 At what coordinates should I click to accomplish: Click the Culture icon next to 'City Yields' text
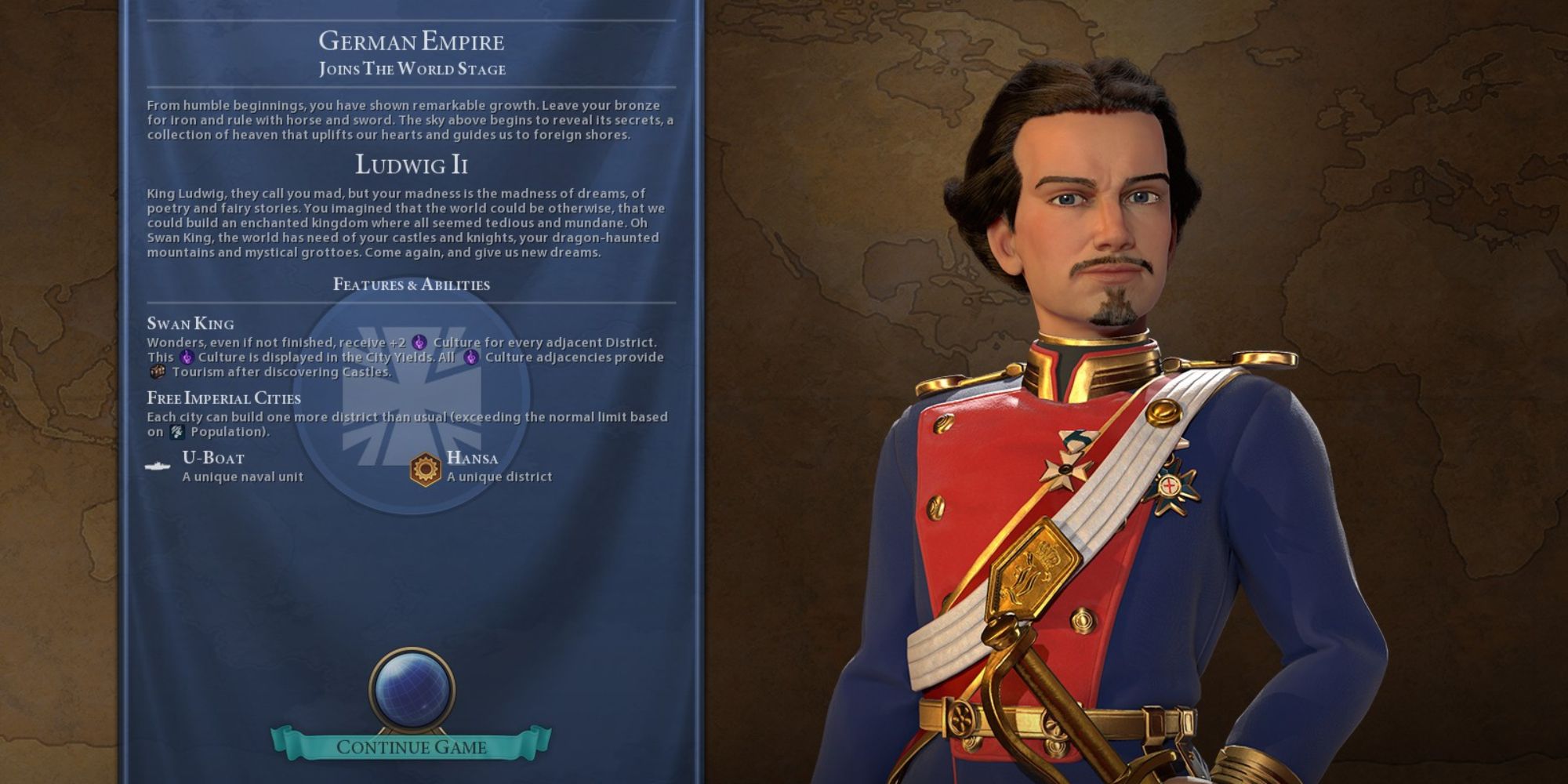[186, 357]
